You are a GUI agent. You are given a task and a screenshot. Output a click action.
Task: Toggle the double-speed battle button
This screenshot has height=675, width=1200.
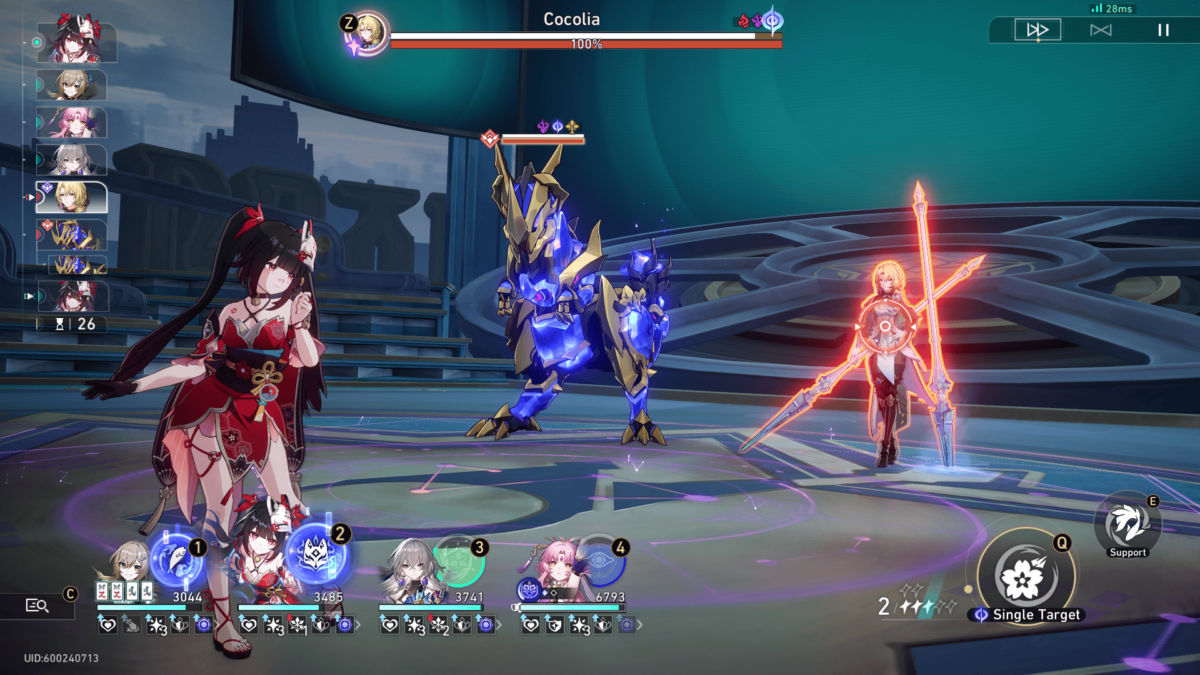[x=1037, y=30]
